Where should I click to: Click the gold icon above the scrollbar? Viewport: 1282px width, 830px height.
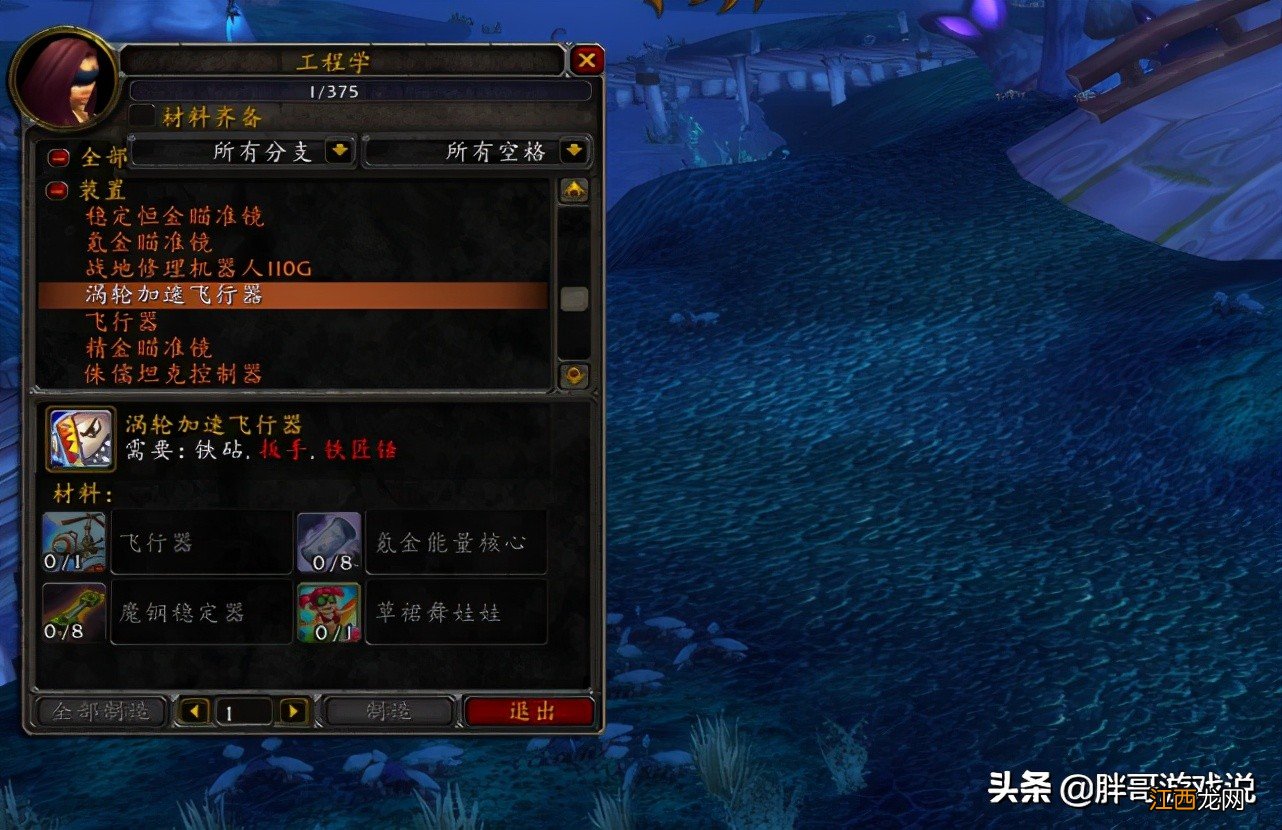pyautogui.click(x=574, y=190)
